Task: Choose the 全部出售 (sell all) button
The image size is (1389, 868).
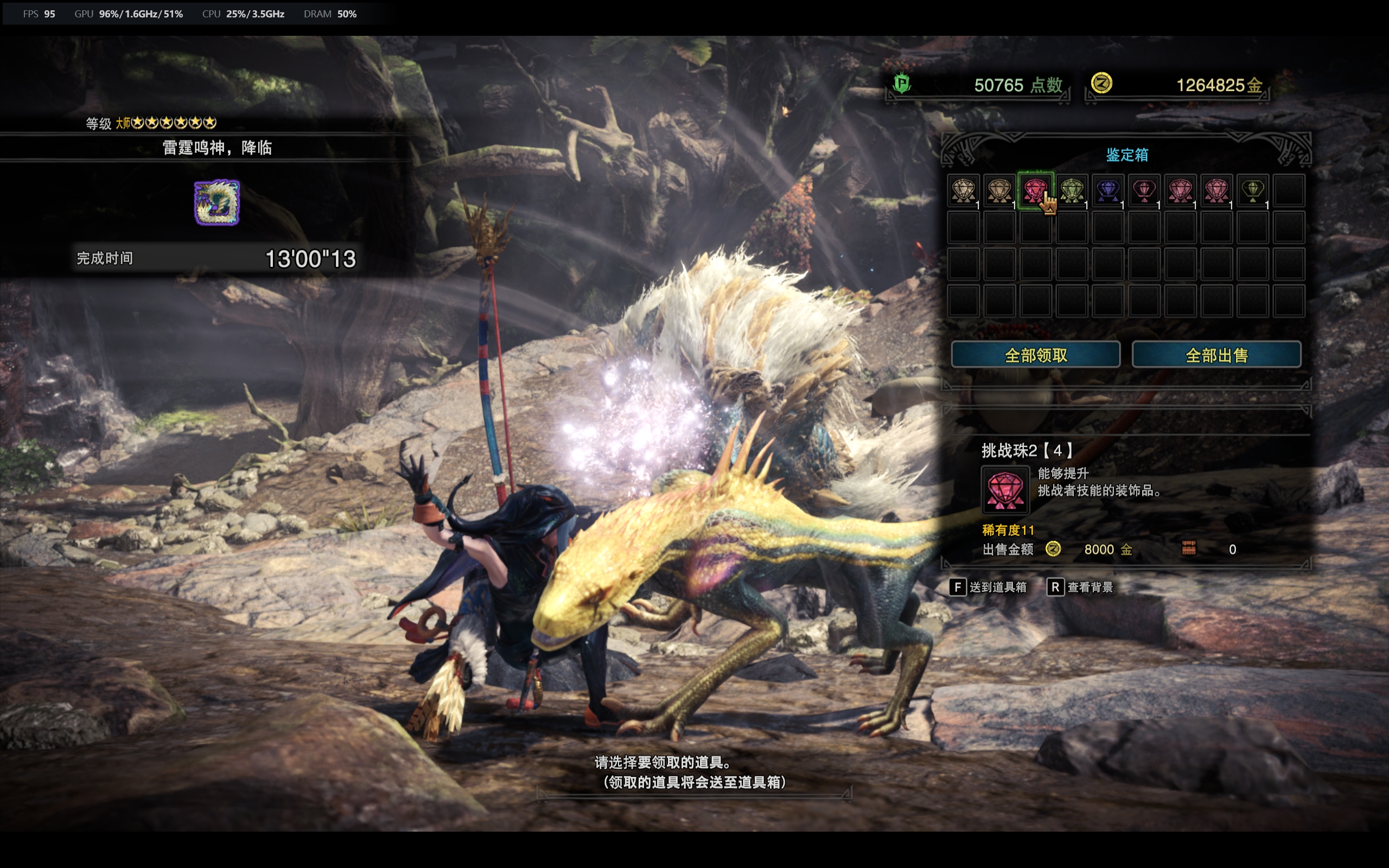Action: 1216,355
